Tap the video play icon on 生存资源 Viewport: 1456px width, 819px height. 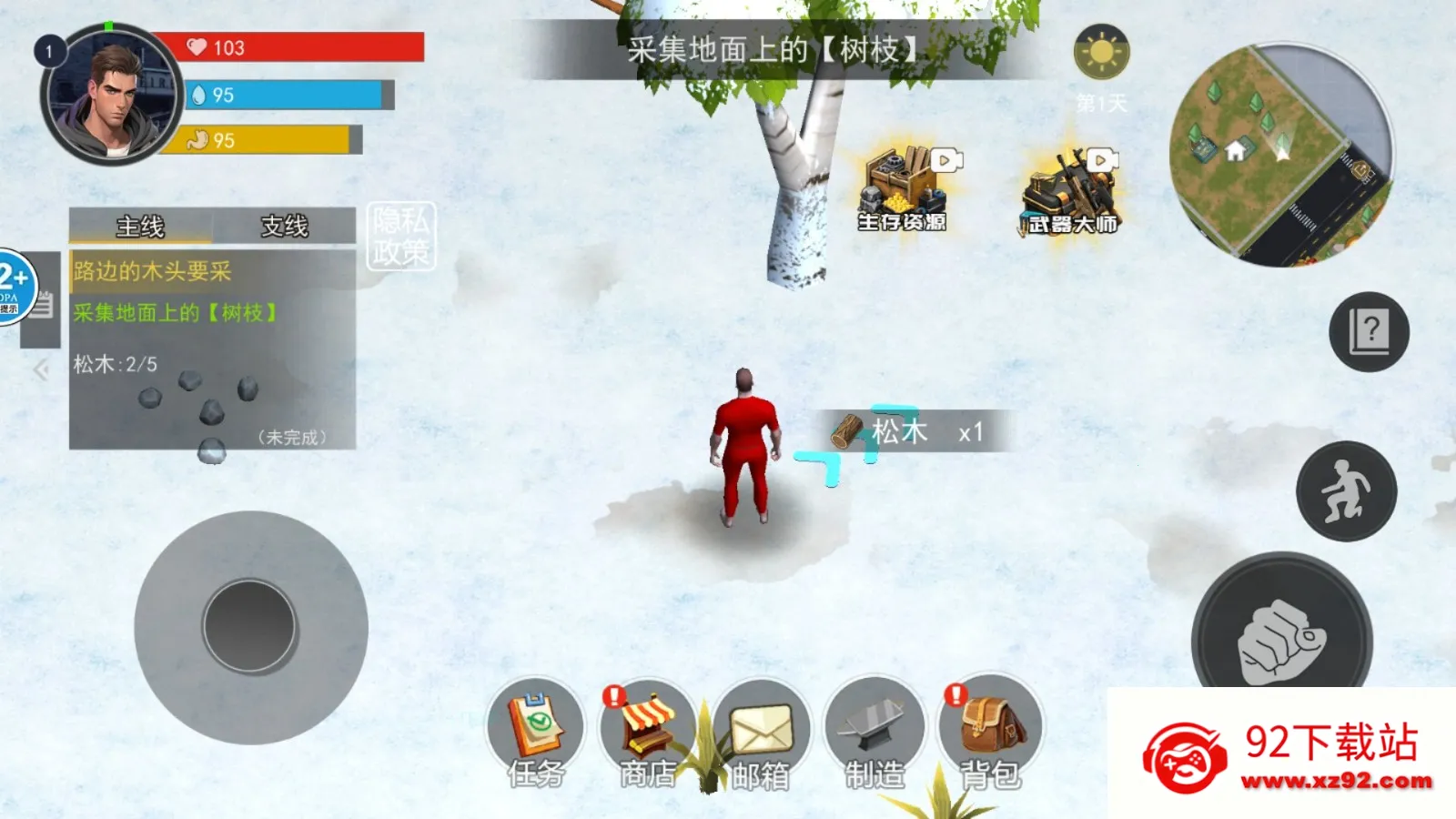948,159
